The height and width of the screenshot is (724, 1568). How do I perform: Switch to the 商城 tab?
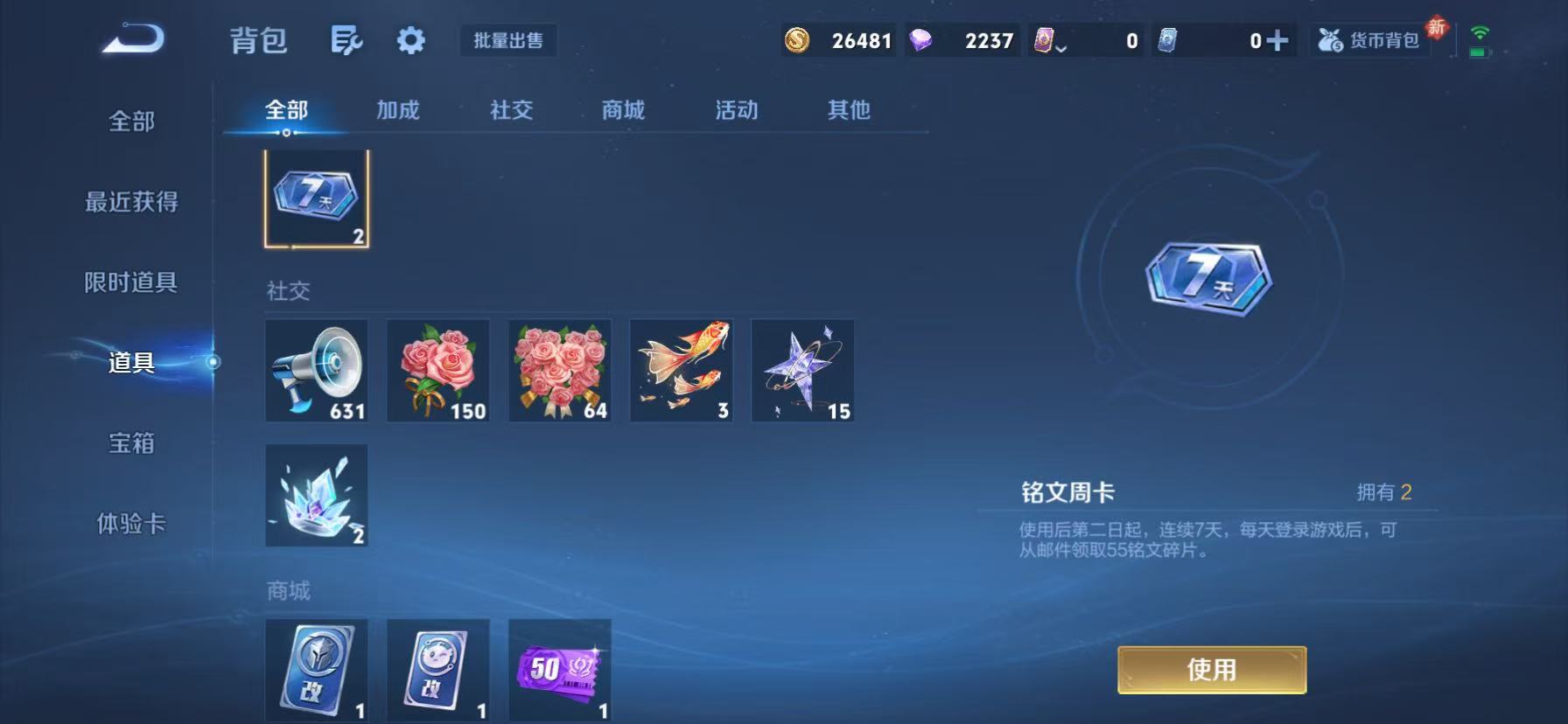point(622,110)
